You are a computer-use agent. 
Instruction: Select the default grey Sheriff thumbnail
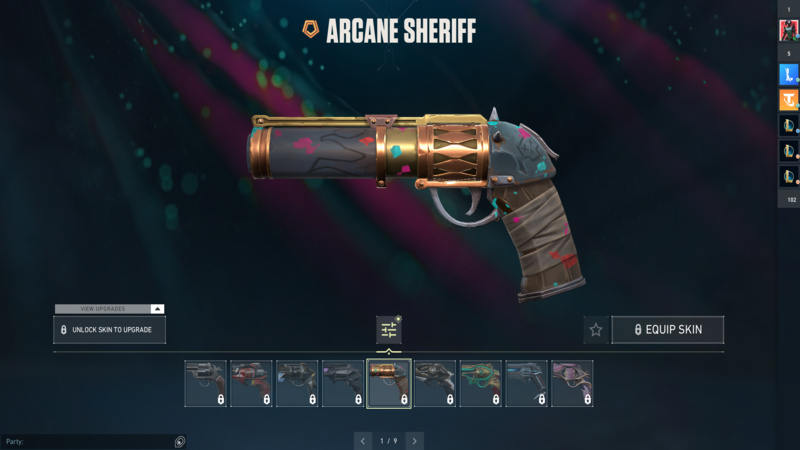pyautogui.click(x=205, y=384)
